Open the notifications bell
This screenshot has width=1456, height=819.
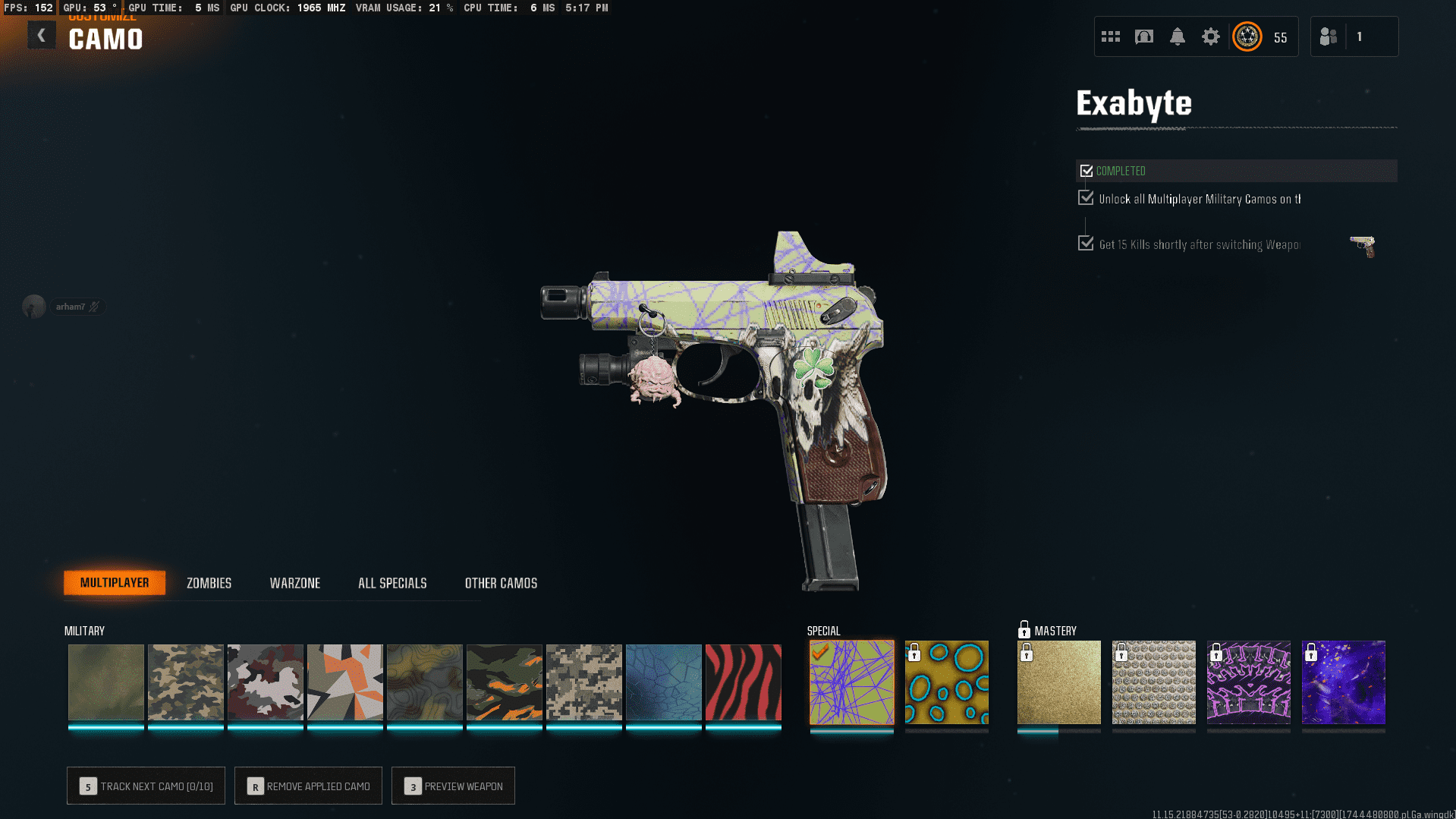coord(1177,36)
